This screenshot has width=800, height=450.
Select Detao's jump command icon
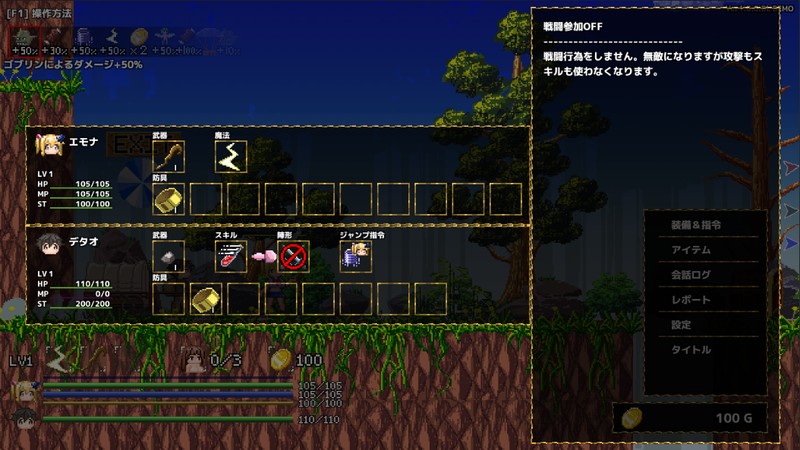(356, 257)
